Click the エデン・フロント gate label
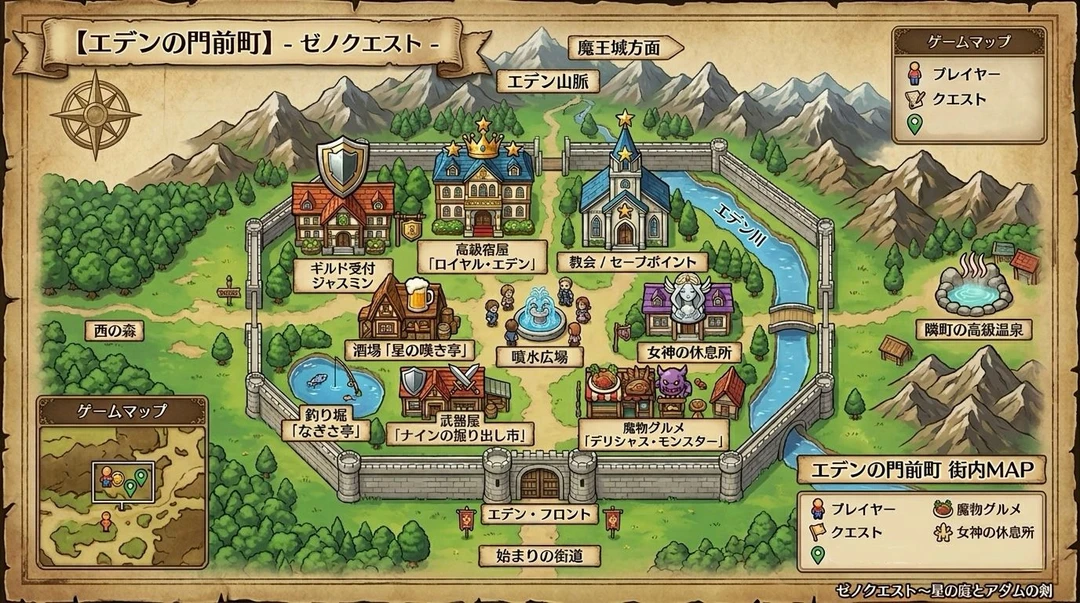The image size is (1080, 603). tap(539, 514)
